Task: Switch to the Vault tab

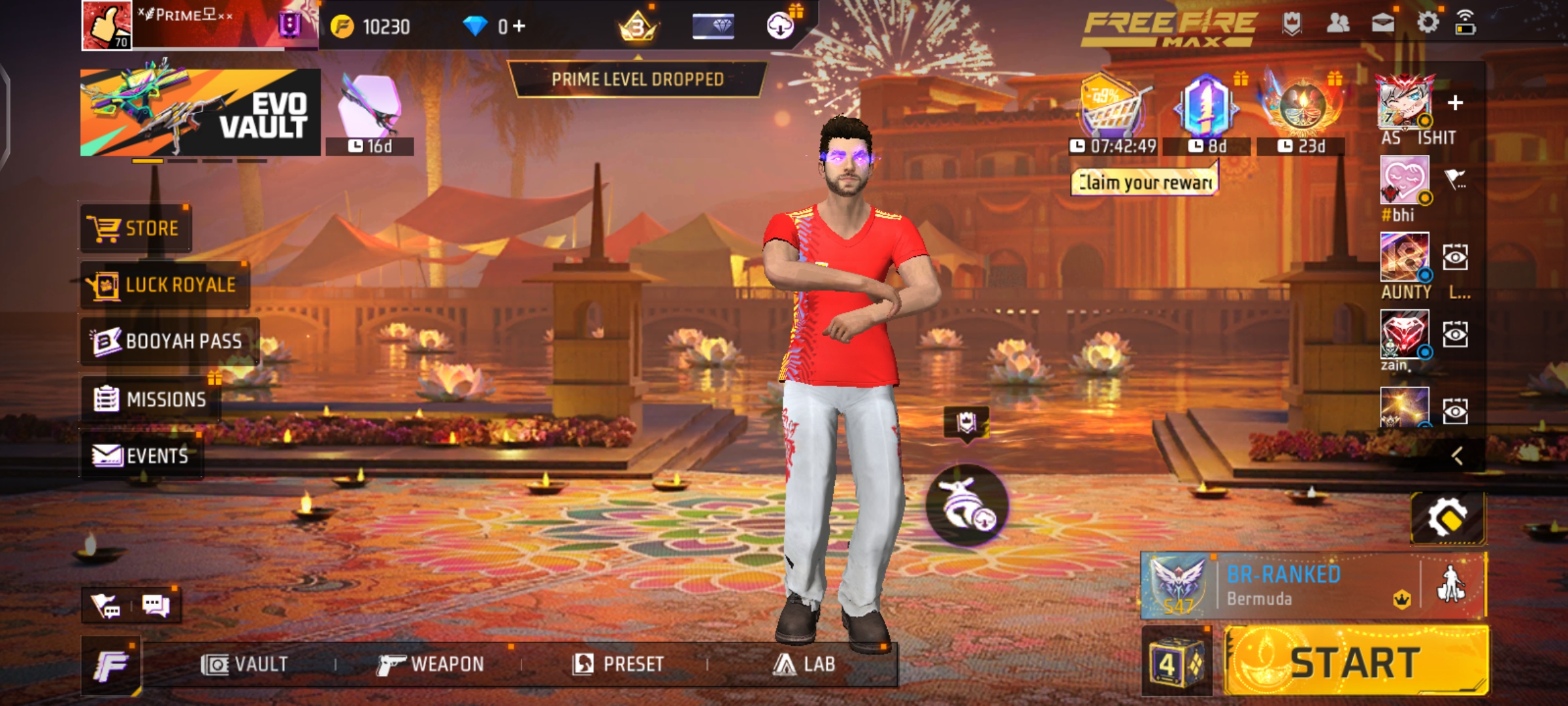Action: (244, 664)
